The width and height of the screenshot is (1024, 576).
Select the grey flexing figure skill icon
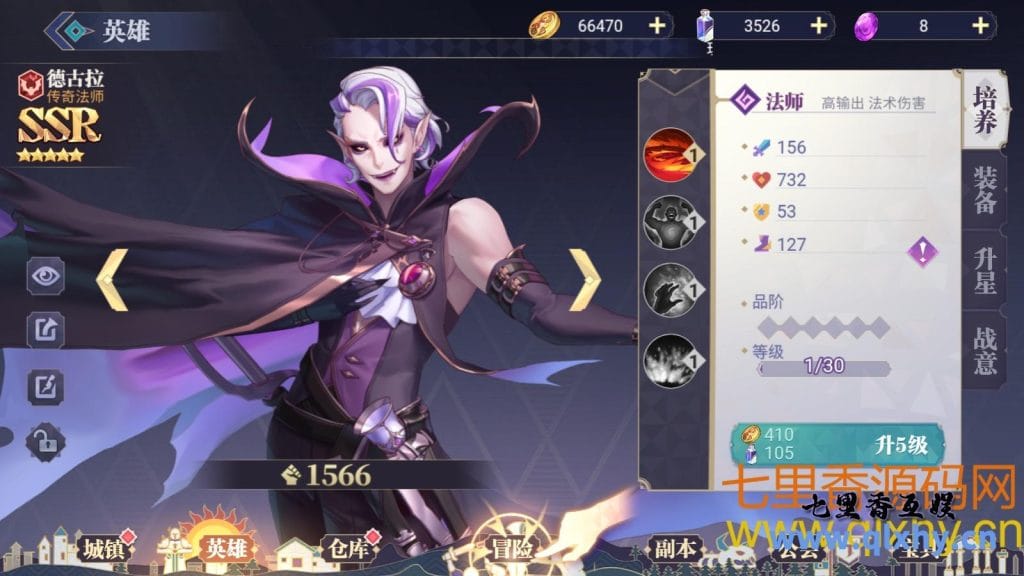click(x=667, y=220)
